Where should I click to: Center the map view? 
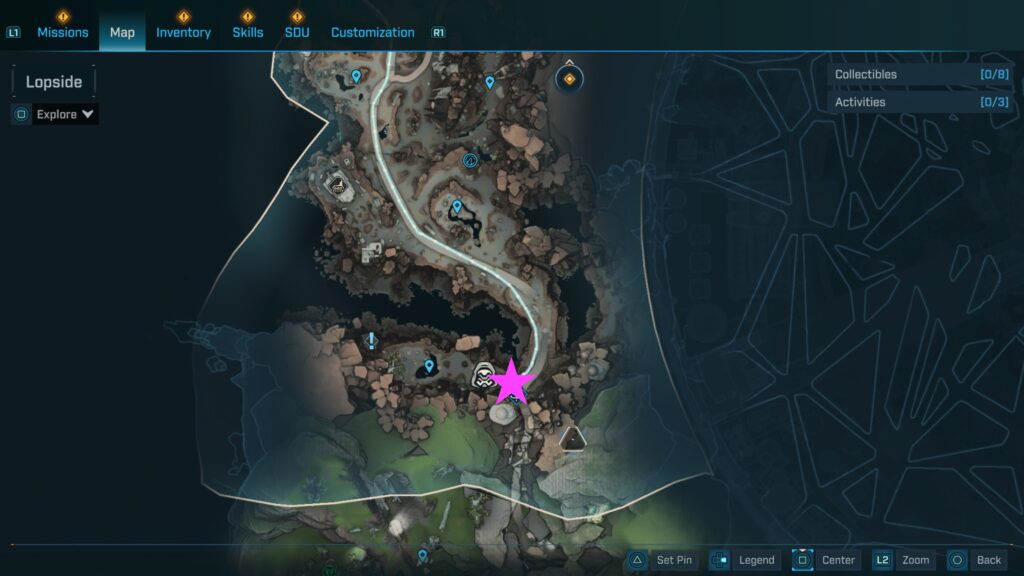tap(826, 560)
